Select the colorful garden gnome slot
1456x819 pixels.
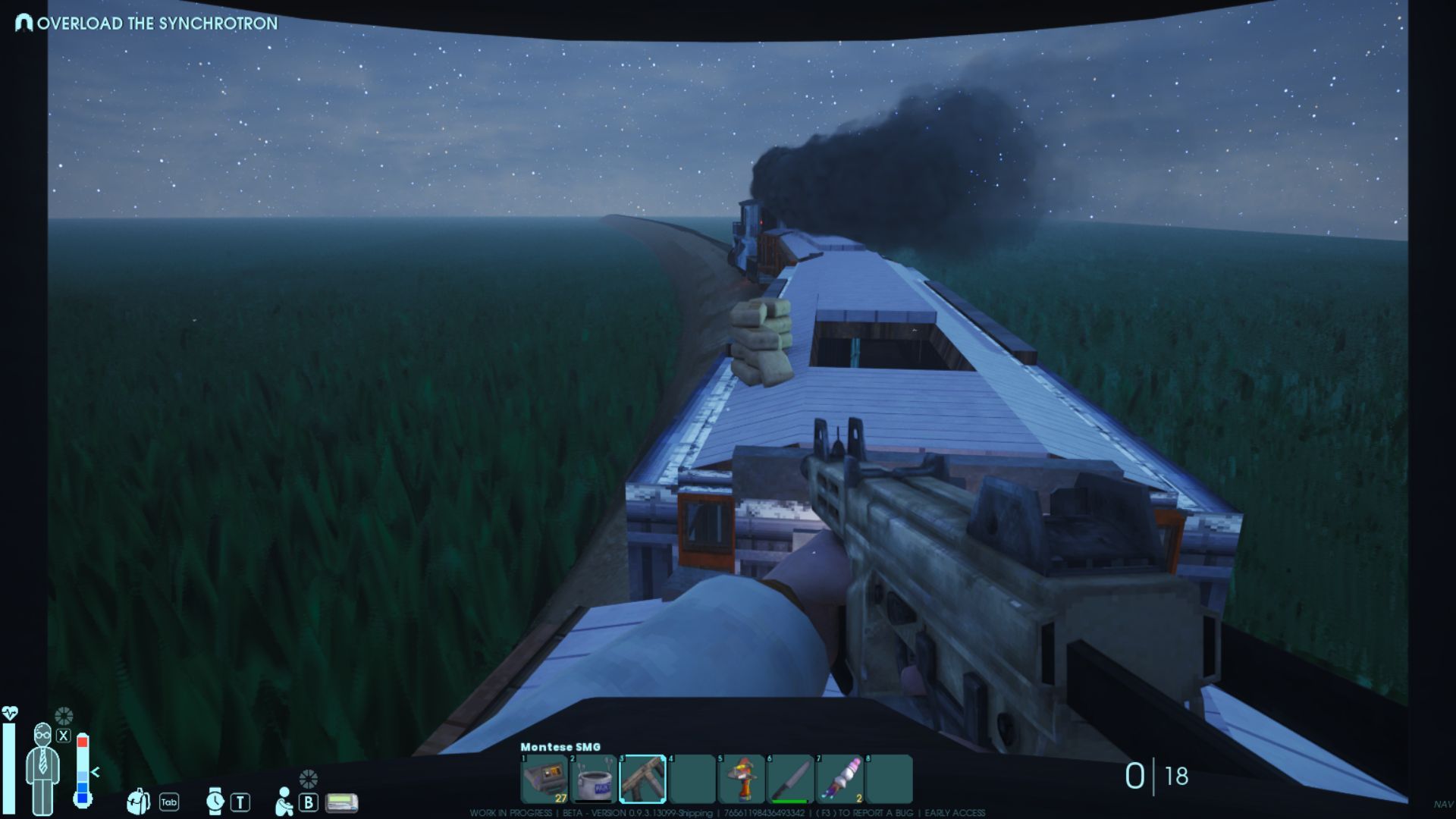(741, 779)
